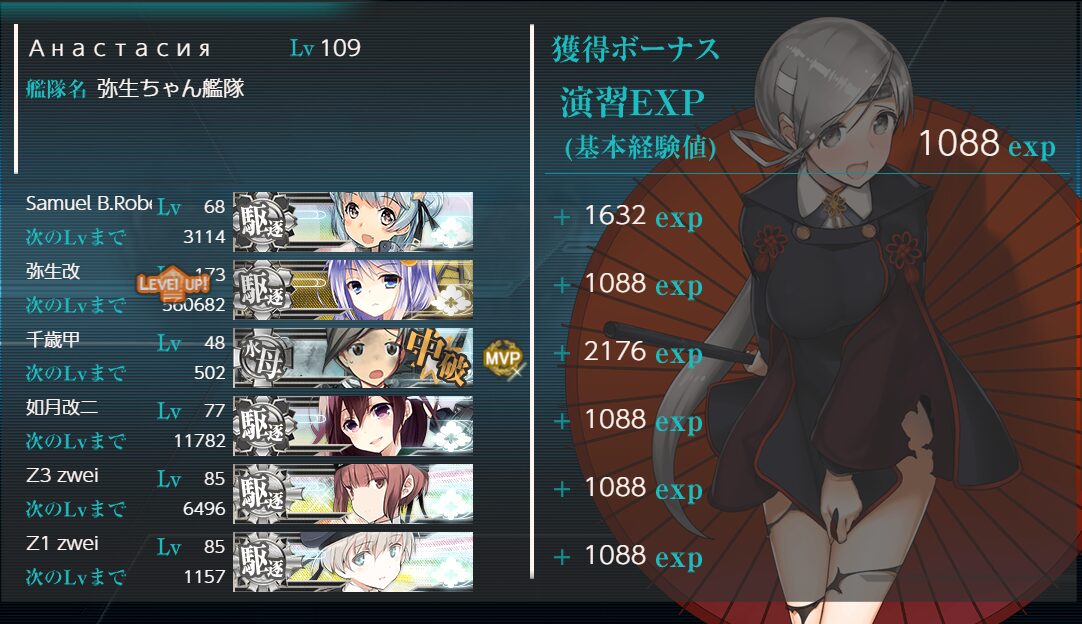This screenshot has height=624, width=1082.
Task: Select Samuel B.Roberts ship banner
Action: [353, 221]
